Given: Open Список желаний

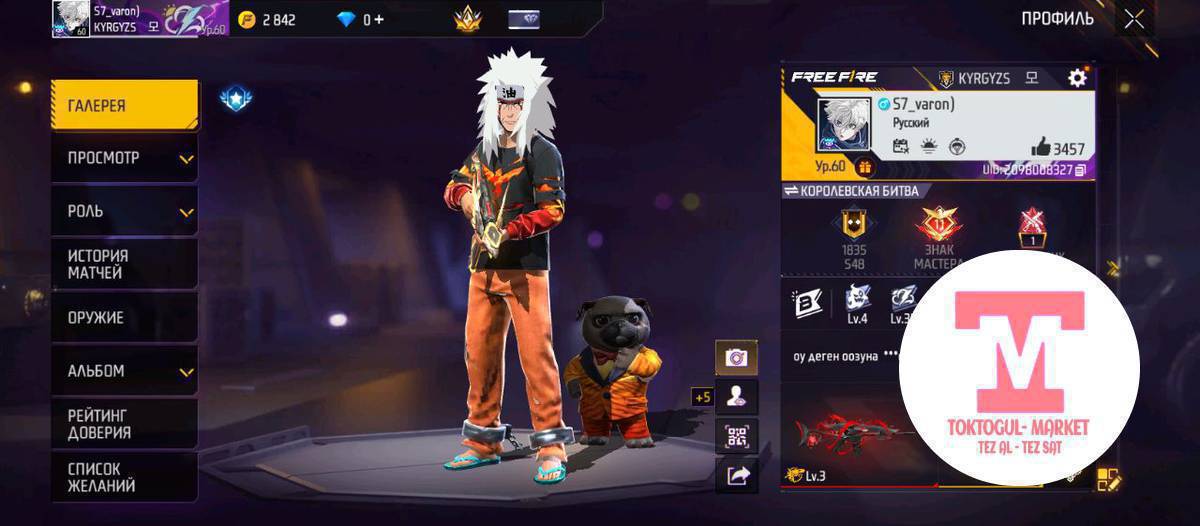Looking at the screenshot, I should [x=124, y=477].
